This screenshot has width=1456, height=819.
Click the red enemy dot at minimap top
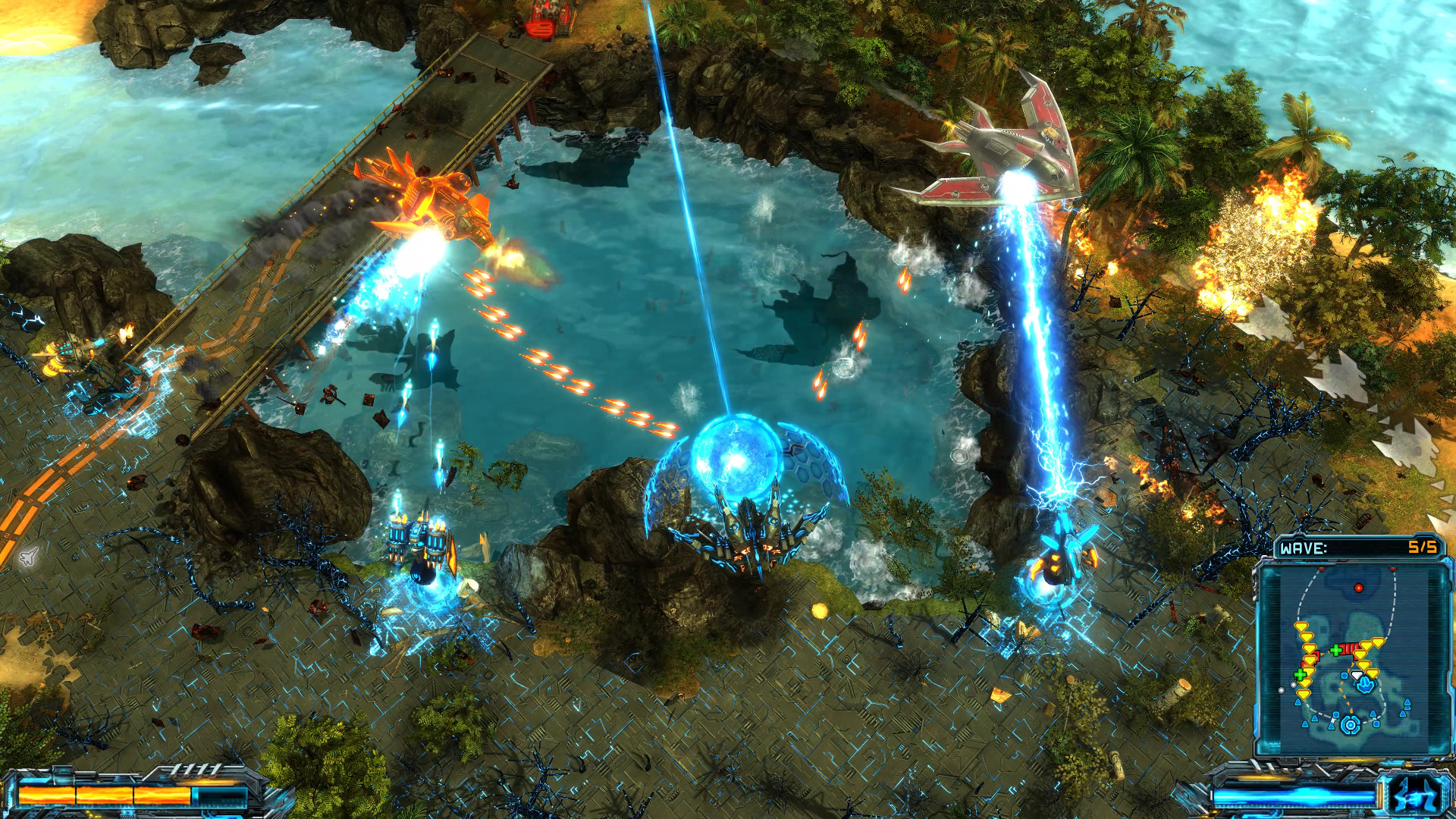(x=1359, y=588)
